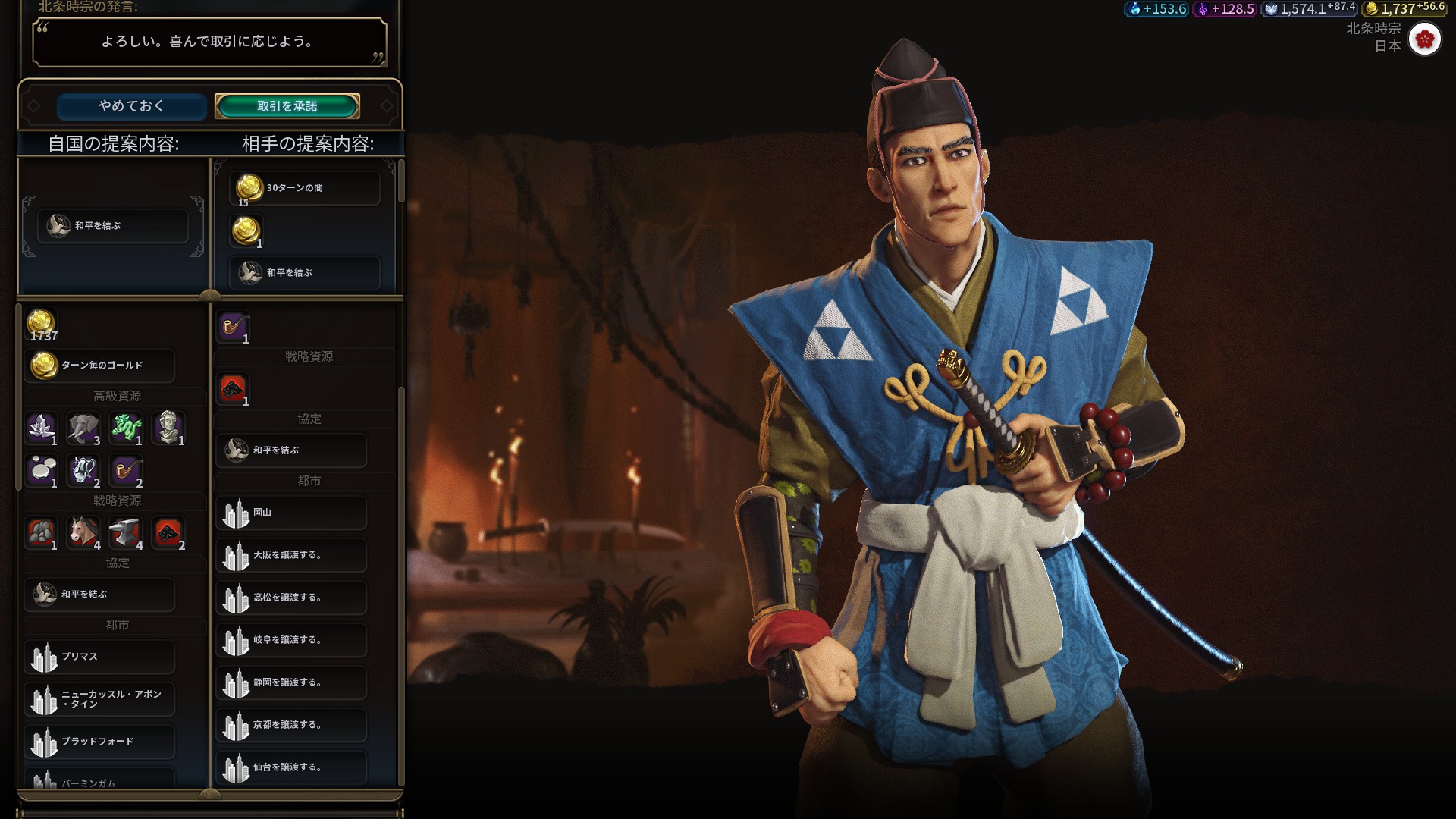This screenshot has width=1456, height=819.
Task: Pick the horse strategic resource
Action: pyautogui.click(x=83, y=533)
